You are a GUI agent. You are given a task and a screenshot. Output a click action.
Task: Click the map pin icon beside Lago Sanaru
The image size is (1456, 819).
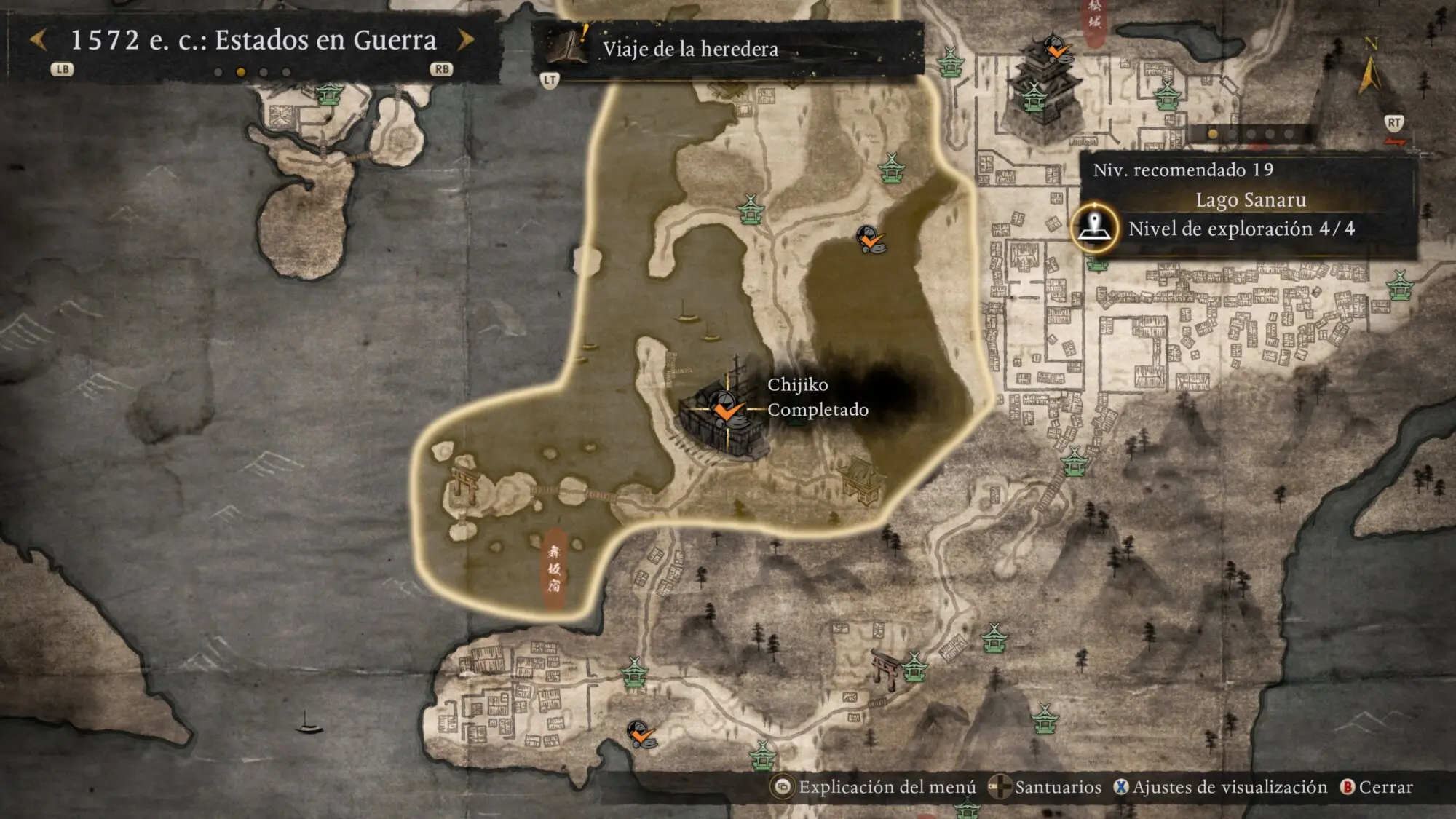tap(1093, 228)
